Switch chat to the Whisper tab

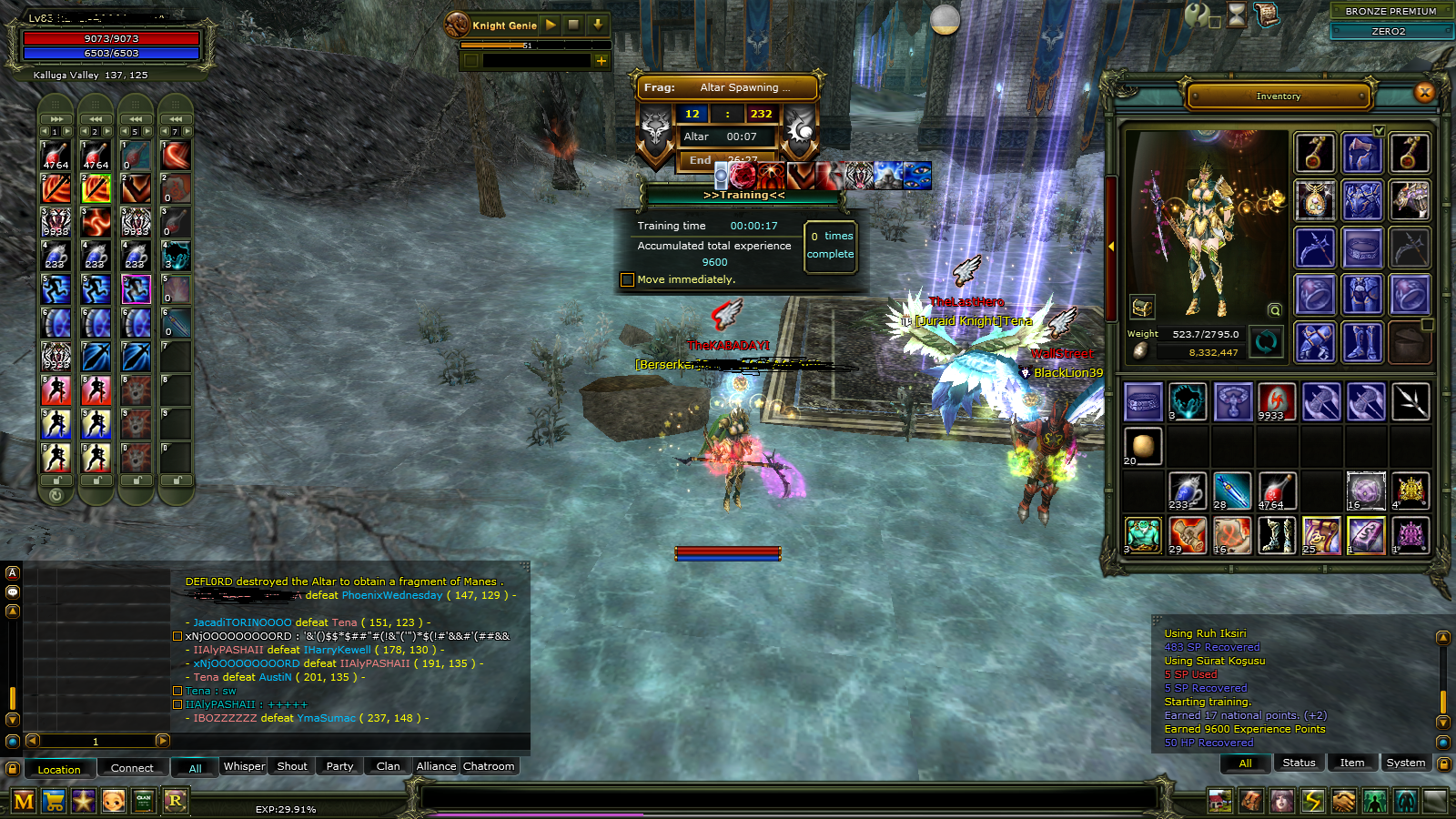point(244,766)
